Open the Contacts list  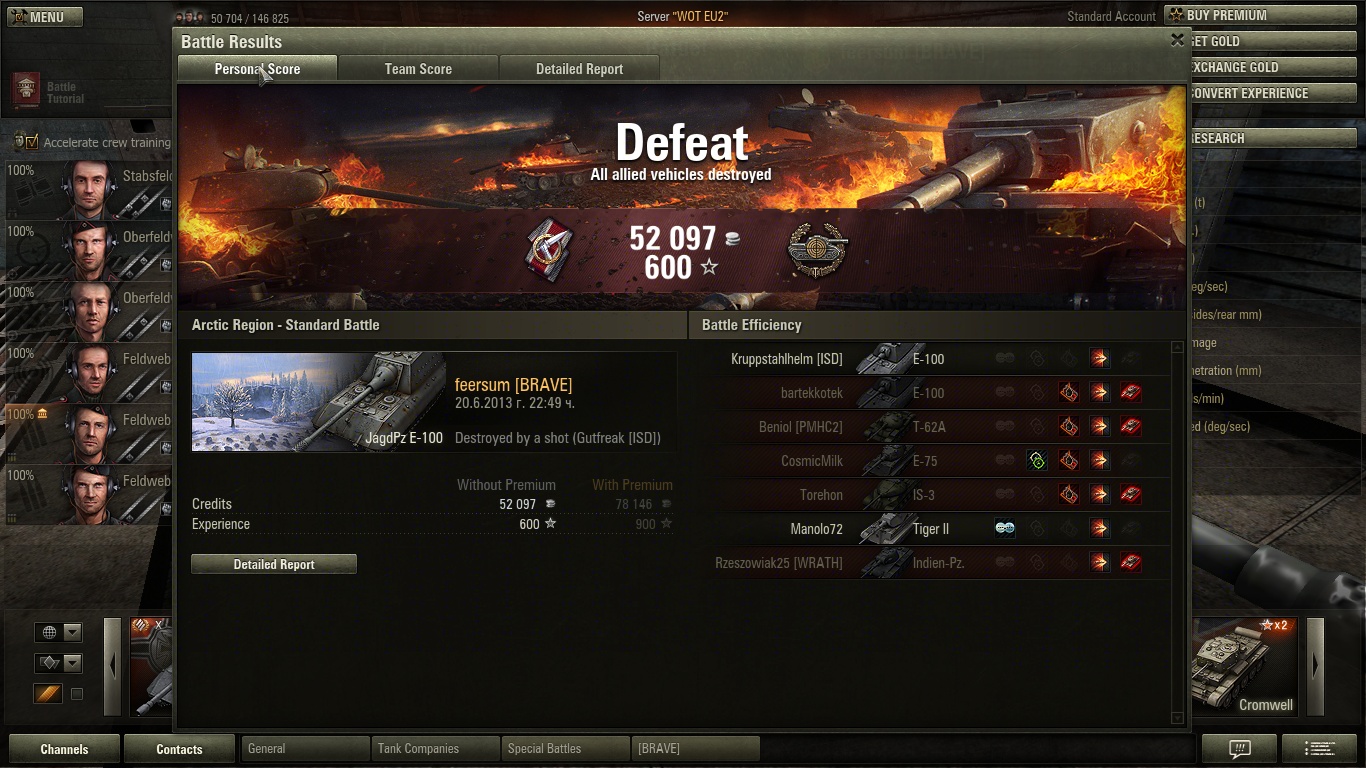pos(179,749)
